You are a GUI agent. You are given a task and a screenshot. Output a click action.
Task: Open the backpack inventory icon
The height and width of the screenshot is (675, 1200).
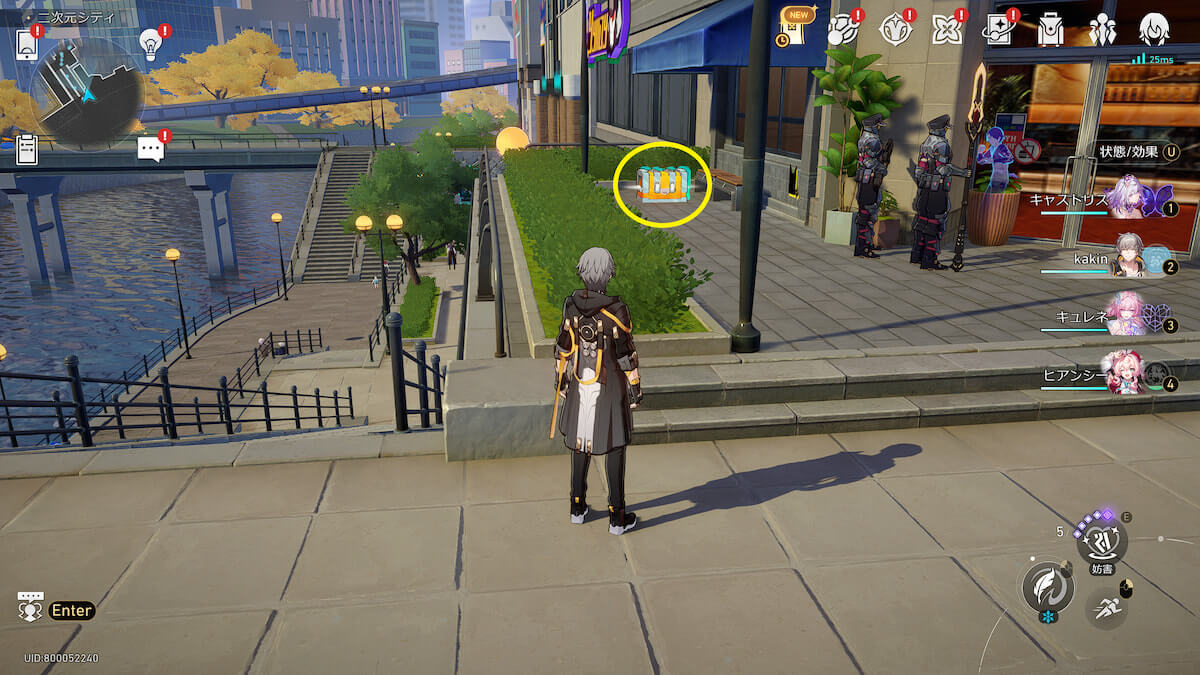click(1050, 30)
